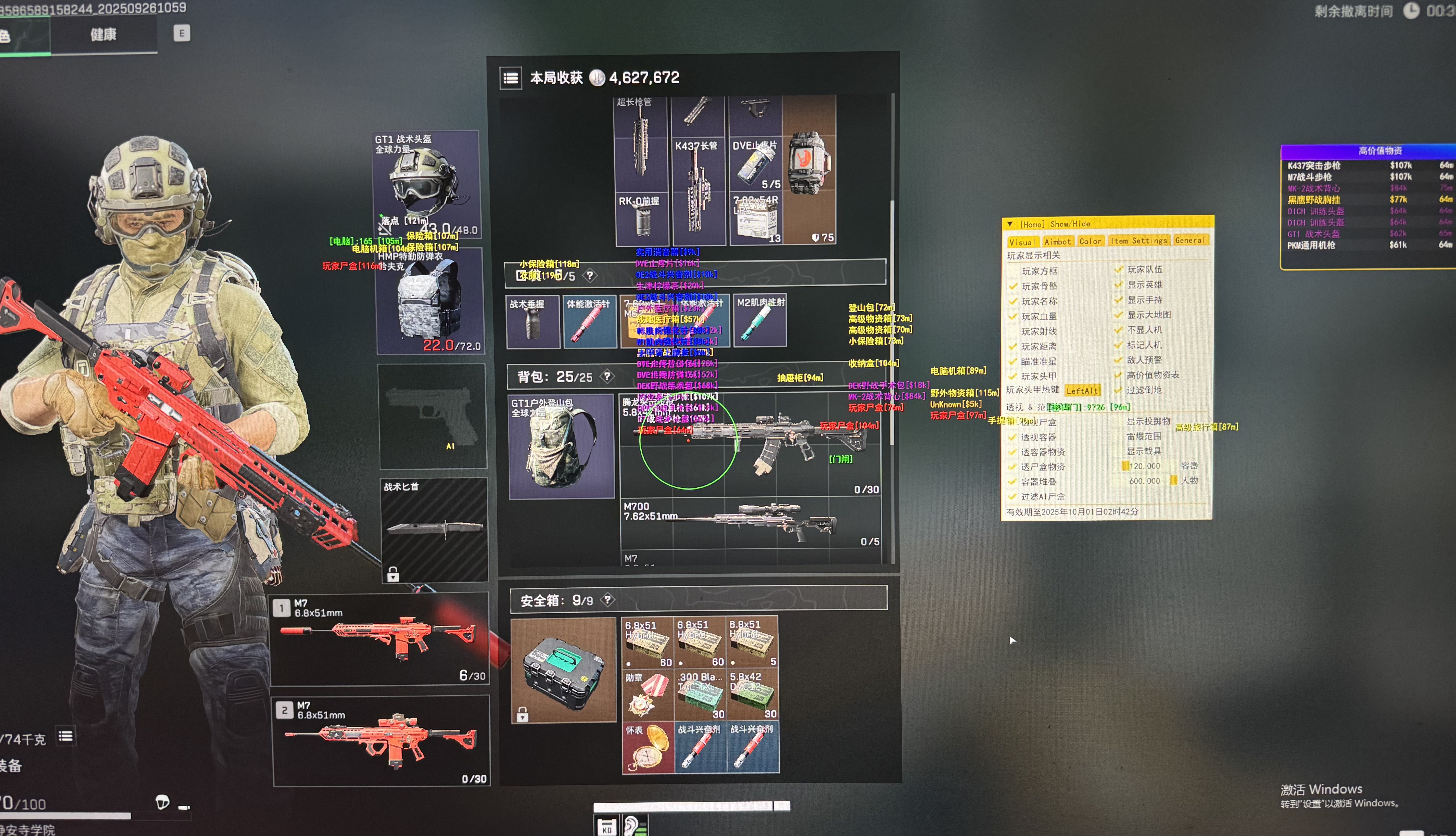Select the GT1户外登山包 backpack slot

(561, 446)
